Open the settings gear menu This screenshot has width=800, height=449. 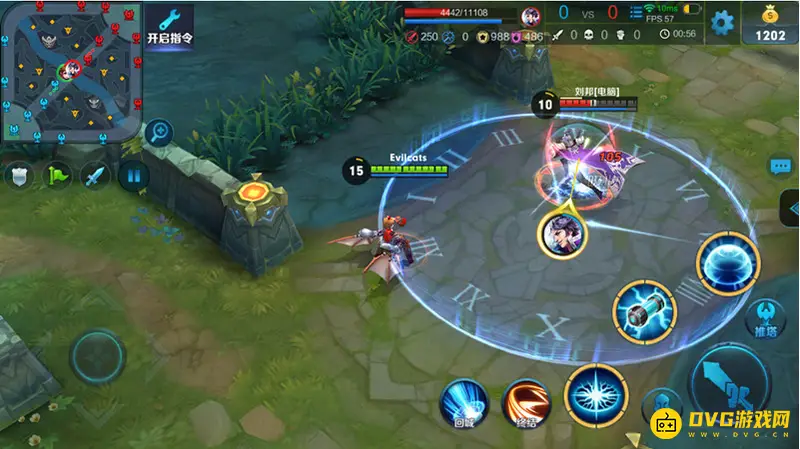coord(721,22)
